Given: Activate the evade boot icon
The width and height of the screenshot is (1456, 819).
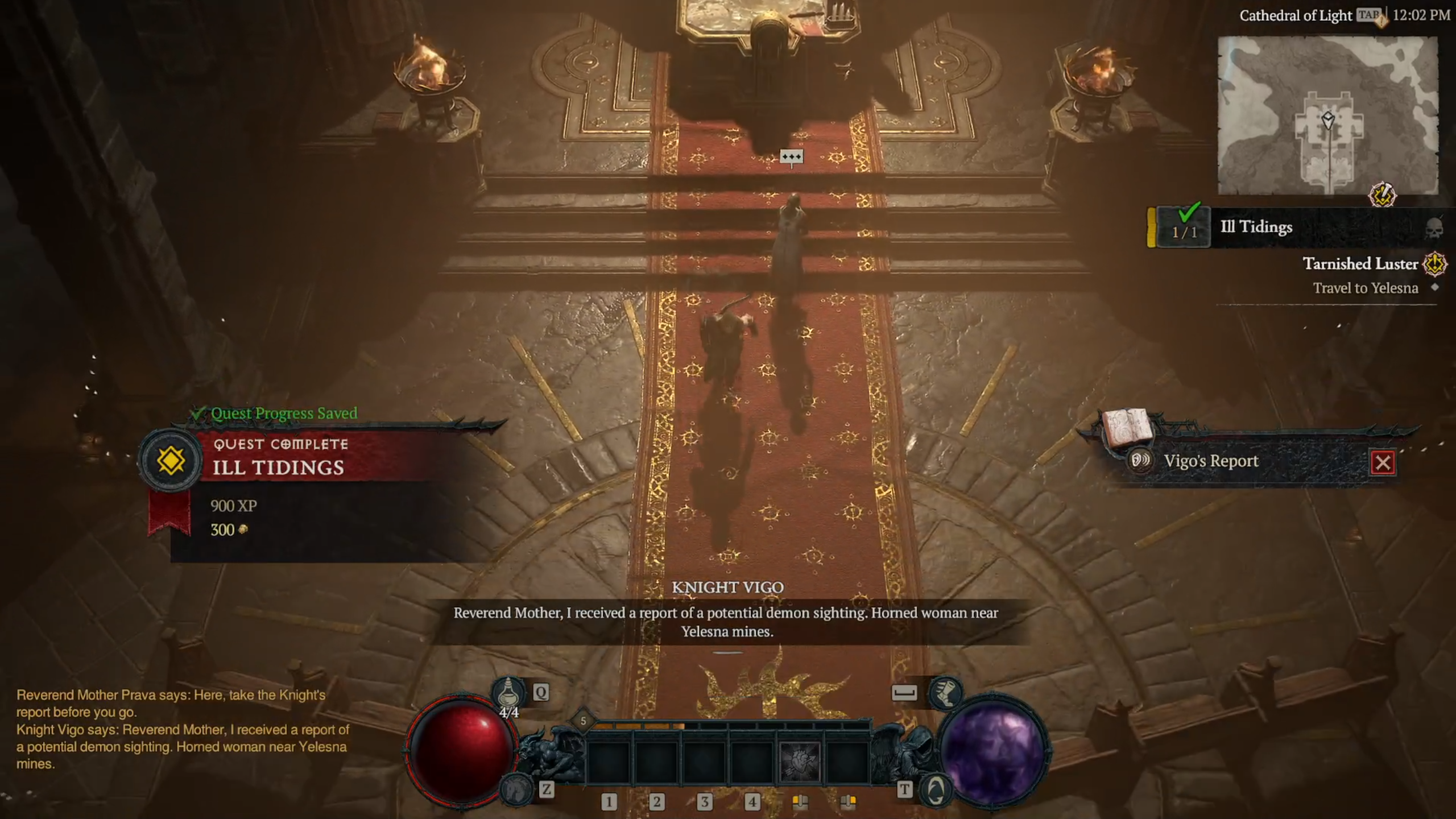Looking at the screenshot, I should point(945,692).
